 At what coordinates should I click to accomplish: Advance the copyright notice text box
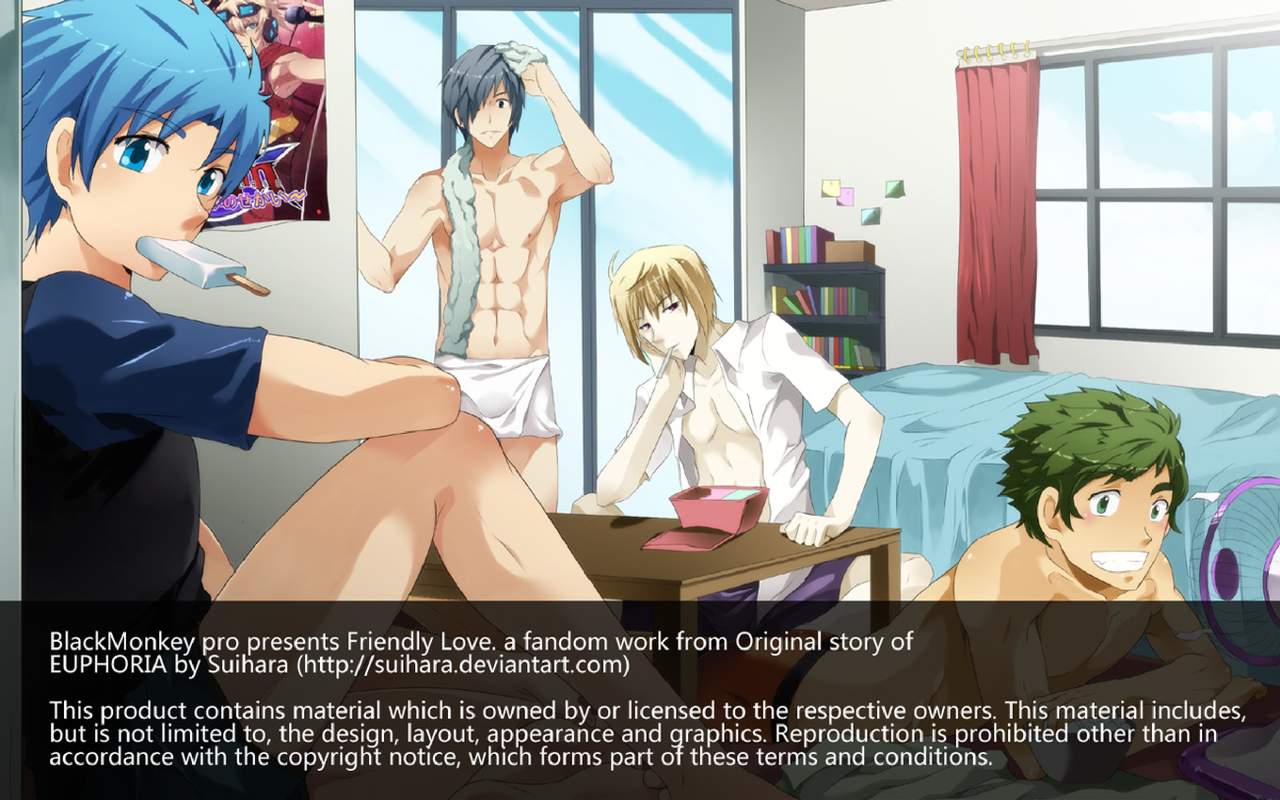point(640,699)
